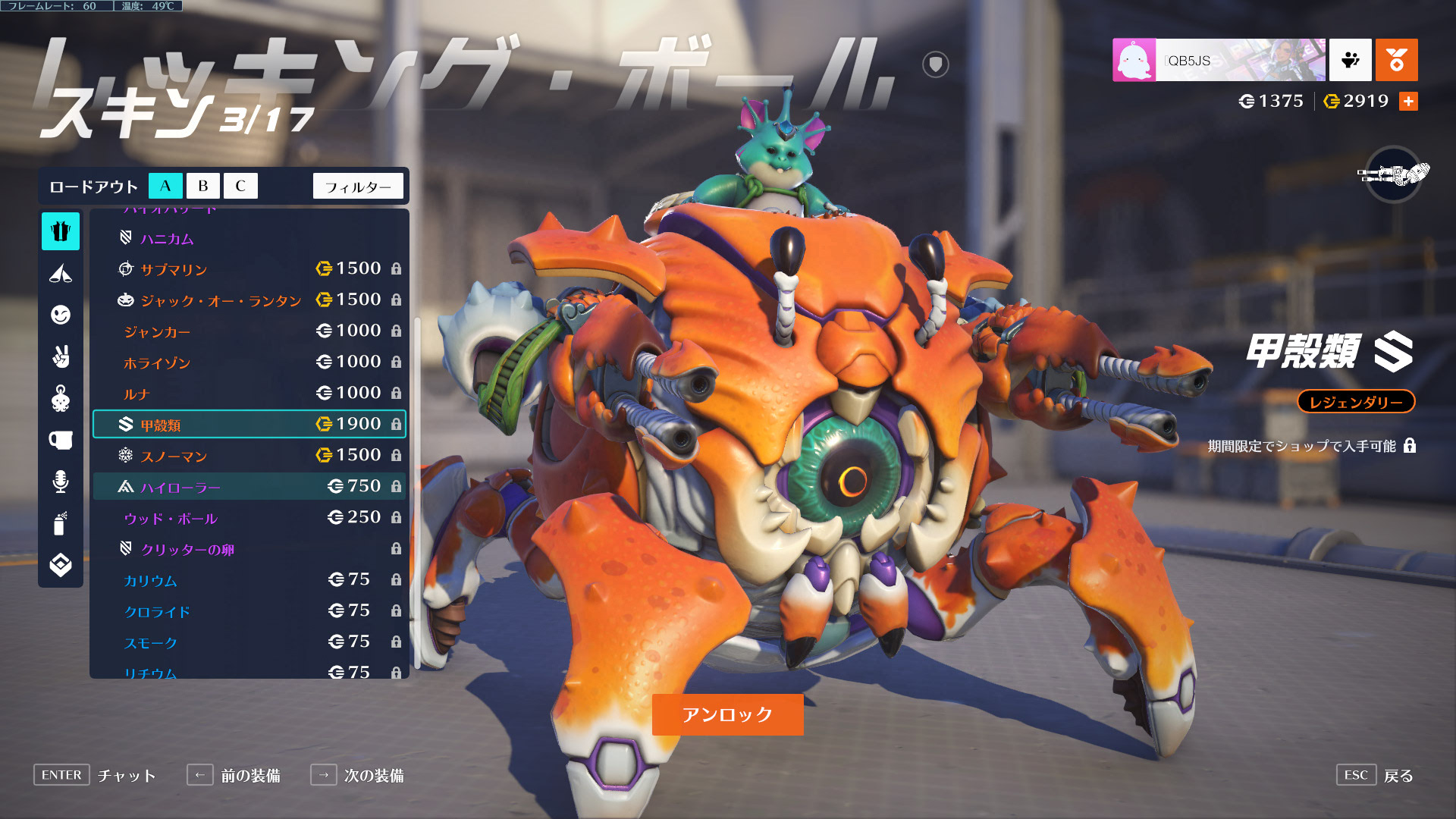
Task: Select the クリッターの卵 skin
Action: [x=249, y=549]
